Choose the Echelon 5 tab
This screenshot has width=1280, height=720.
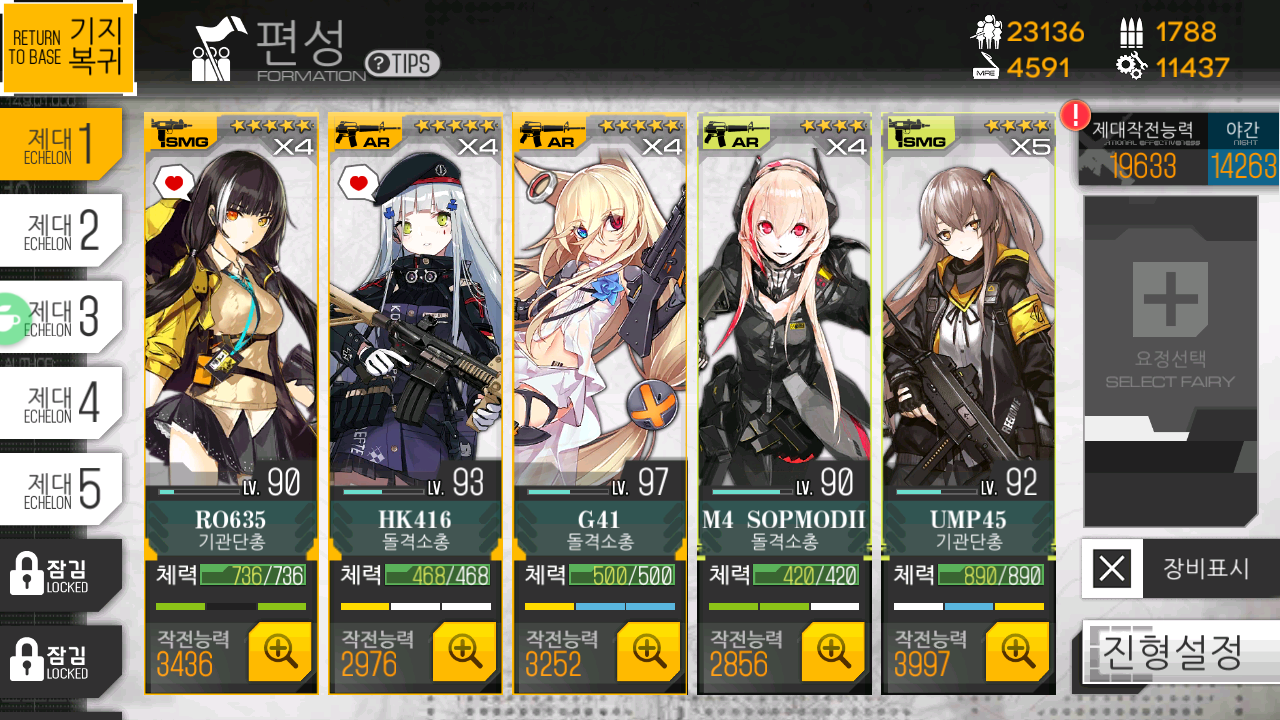(62, 488)
